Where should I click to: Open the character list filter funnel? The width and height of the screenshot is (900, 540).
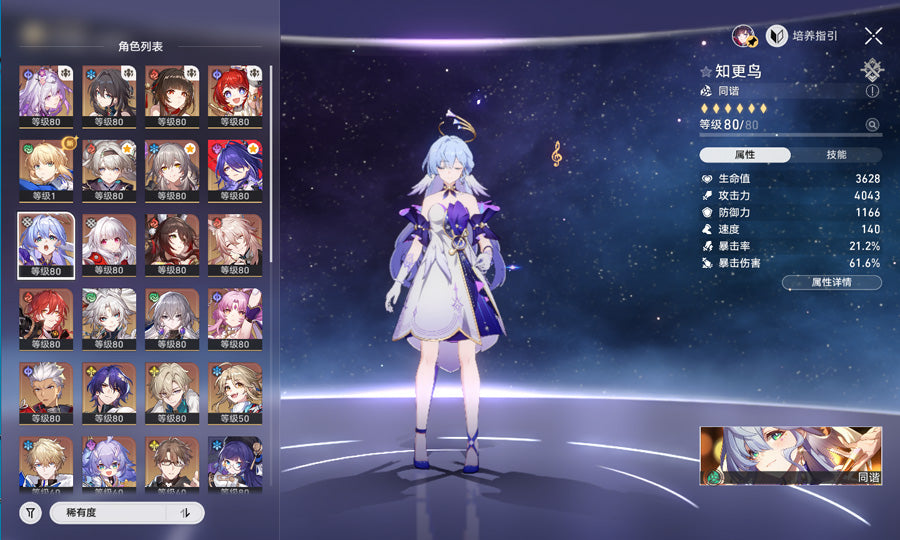(x=31, y=513)
